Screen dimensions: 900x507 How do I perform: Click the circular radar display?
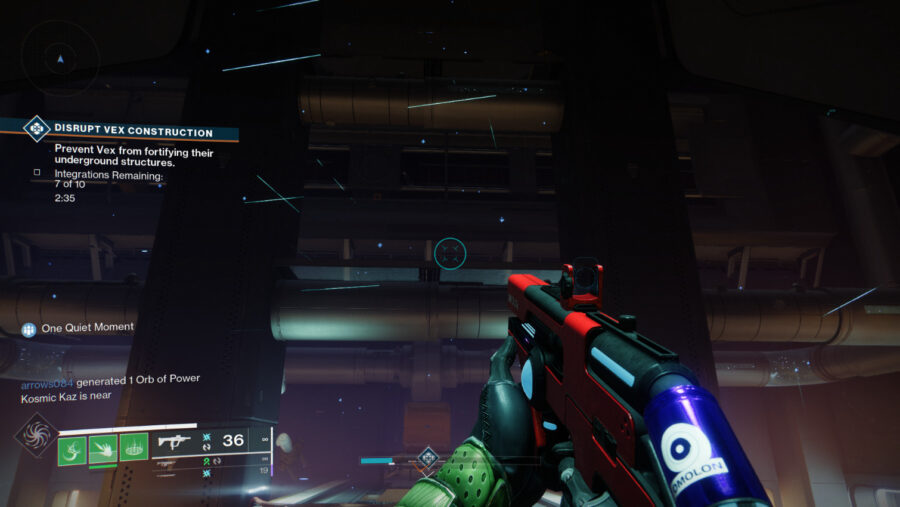(60, 58)
